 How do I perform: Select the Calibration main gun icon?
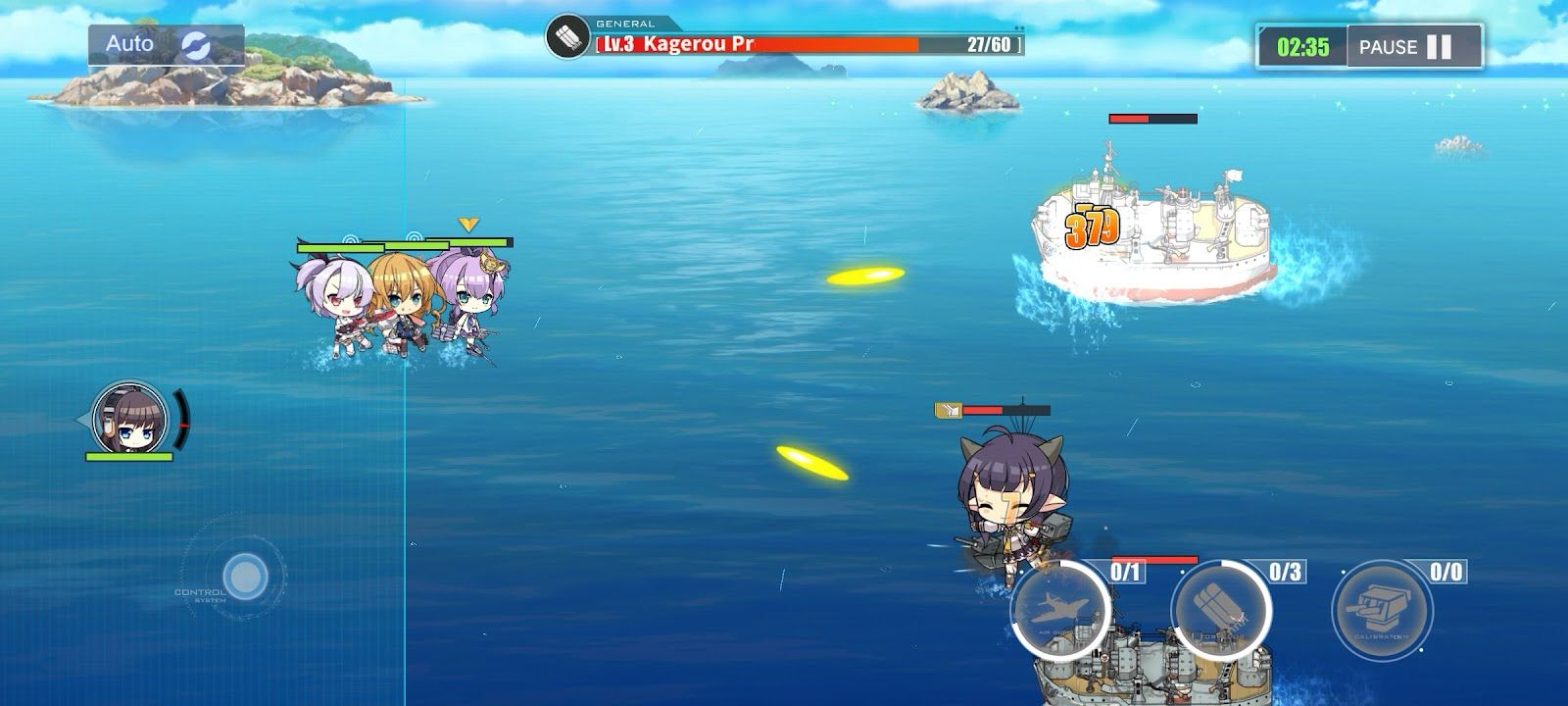[x=1383, y=608]
